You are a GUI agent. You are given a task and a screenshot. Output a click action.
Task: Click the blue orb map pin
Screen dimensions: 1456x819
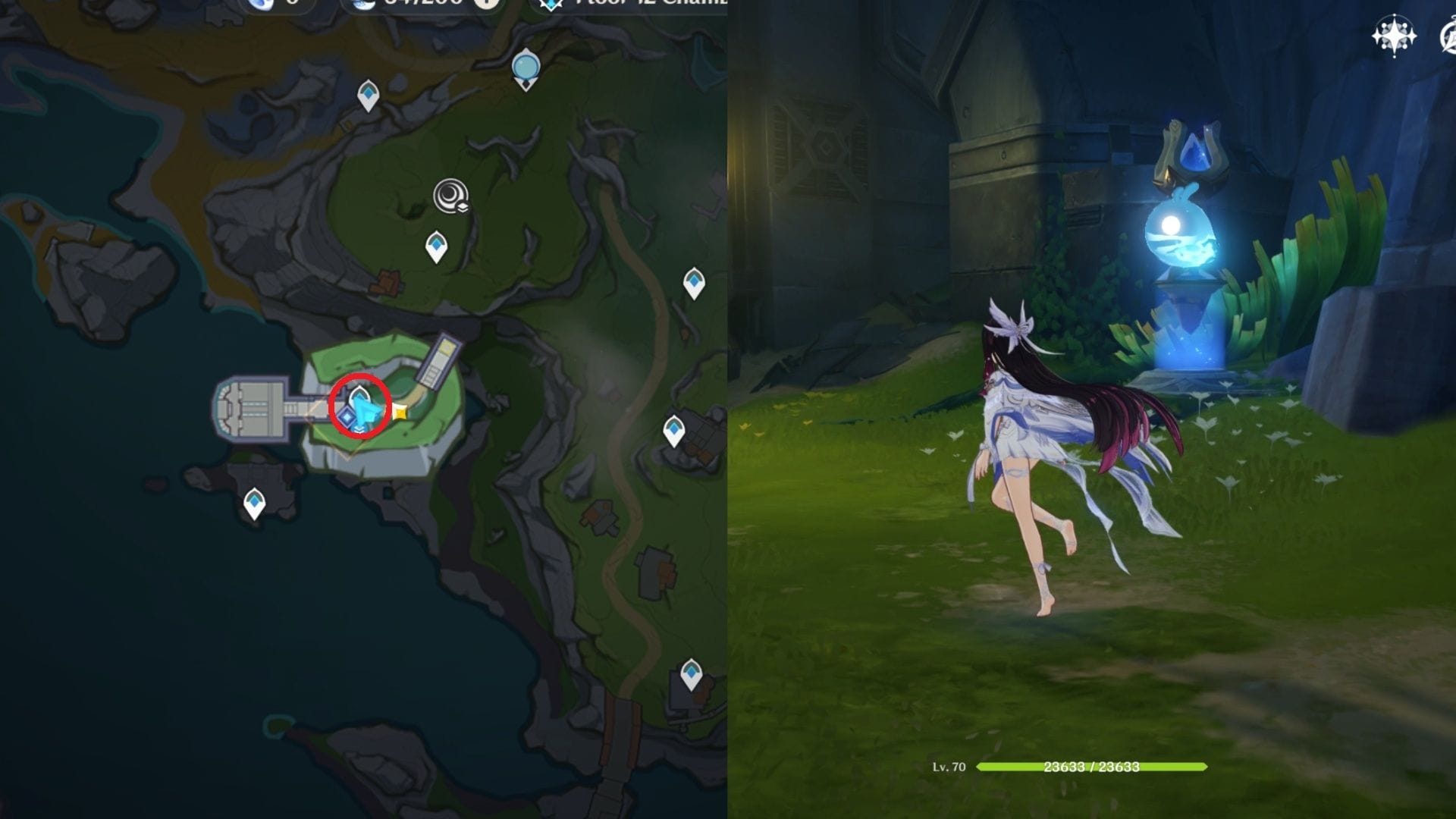click(526, 67)
